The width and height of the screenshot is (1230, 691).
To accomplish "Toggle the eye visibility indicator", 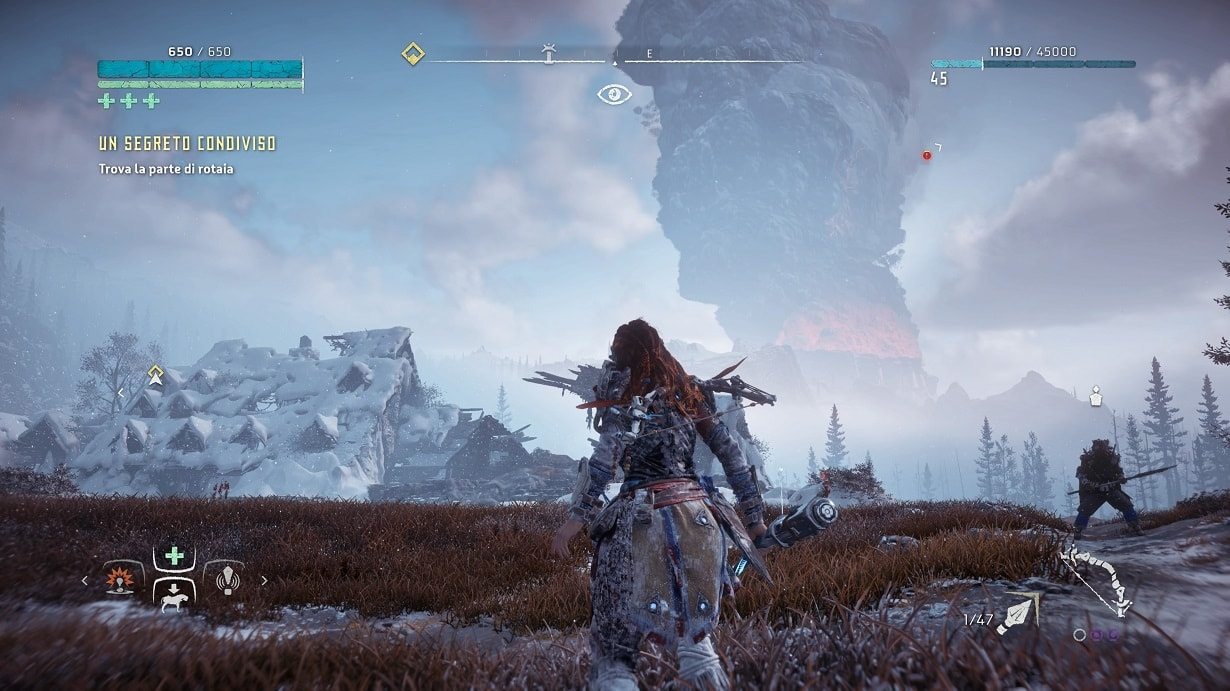I will [x=615, y=95].
